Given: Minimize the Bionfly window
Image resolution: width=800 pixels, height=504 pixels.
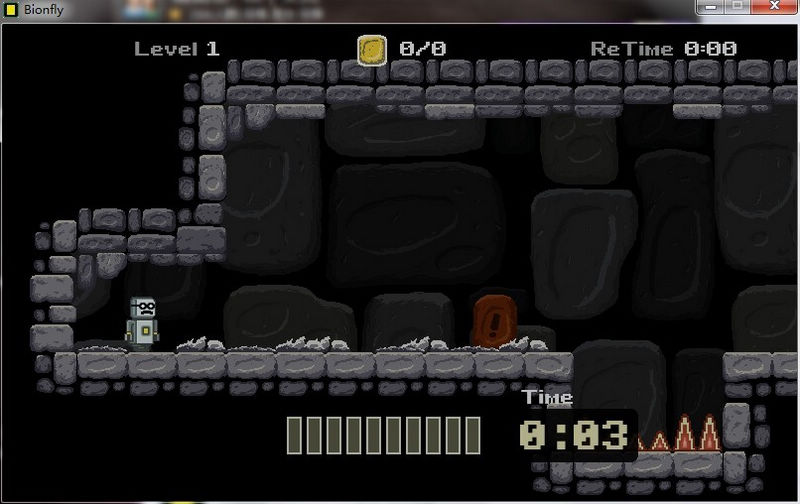Looking at the screenshot, I should pos(711,6).
